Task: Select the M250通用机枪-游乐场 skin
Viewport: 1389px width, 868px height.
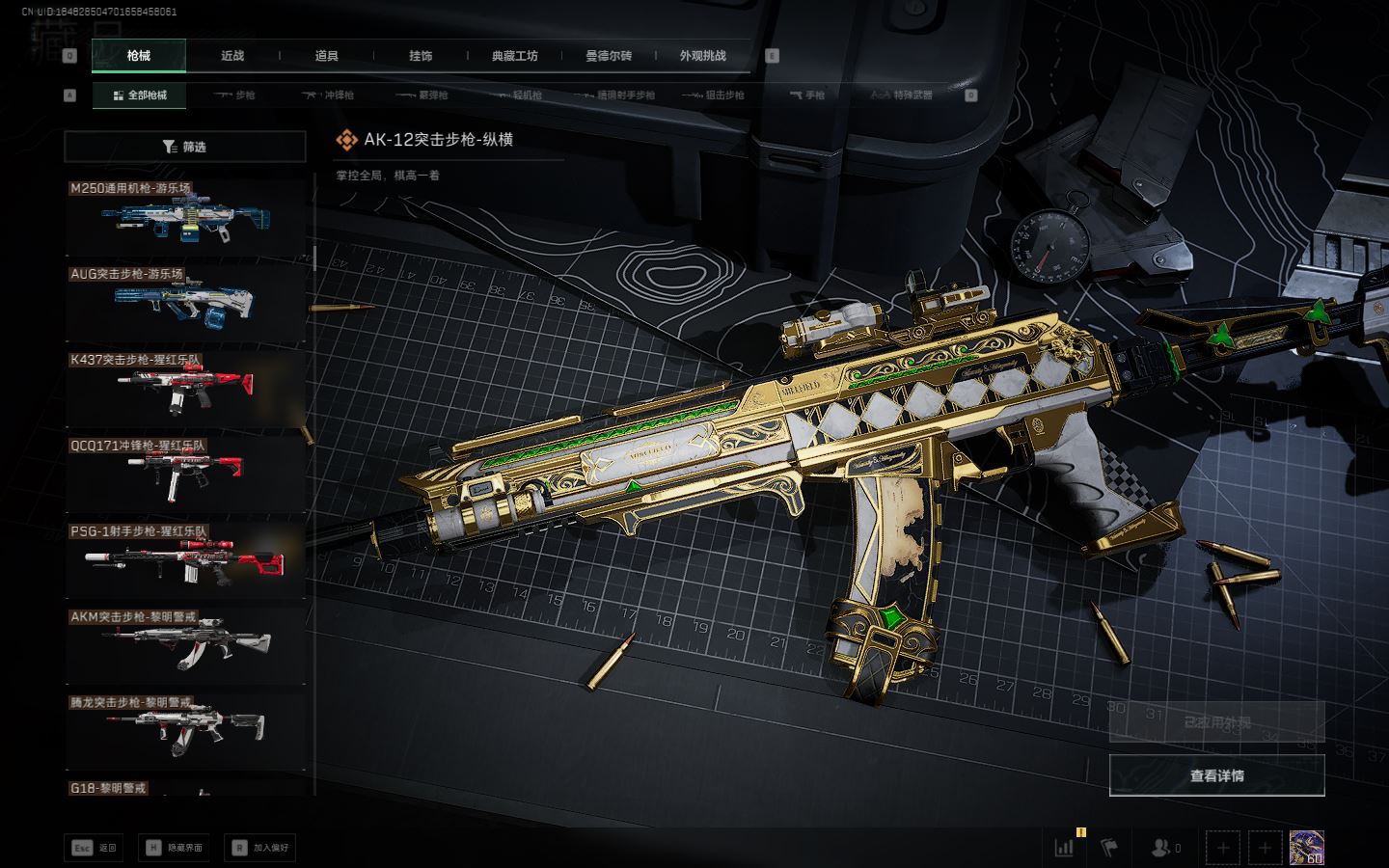Action: (185, 219)
